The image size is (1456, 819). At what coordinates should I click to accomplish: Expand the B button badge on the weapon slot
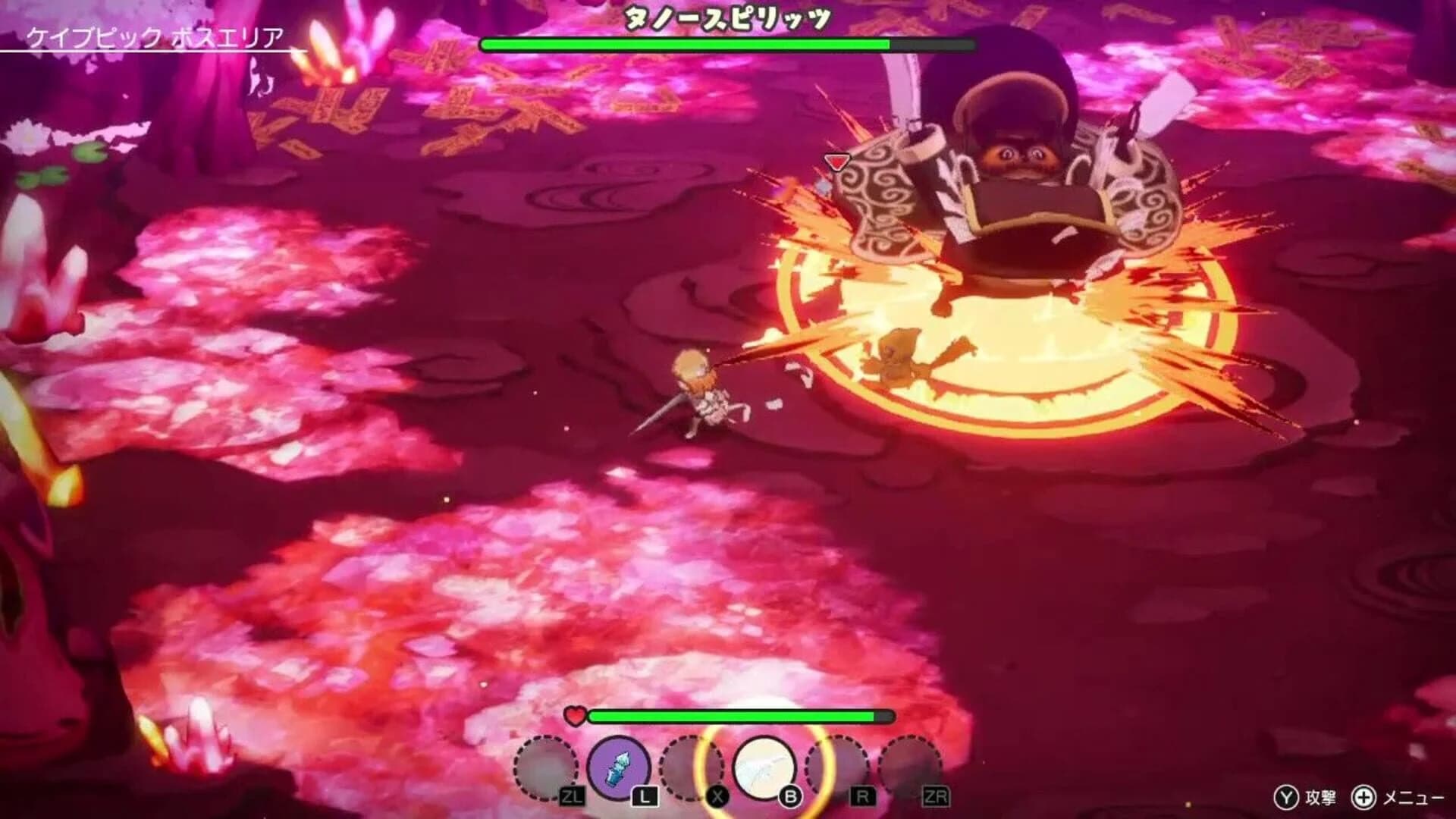coord(789,796)
